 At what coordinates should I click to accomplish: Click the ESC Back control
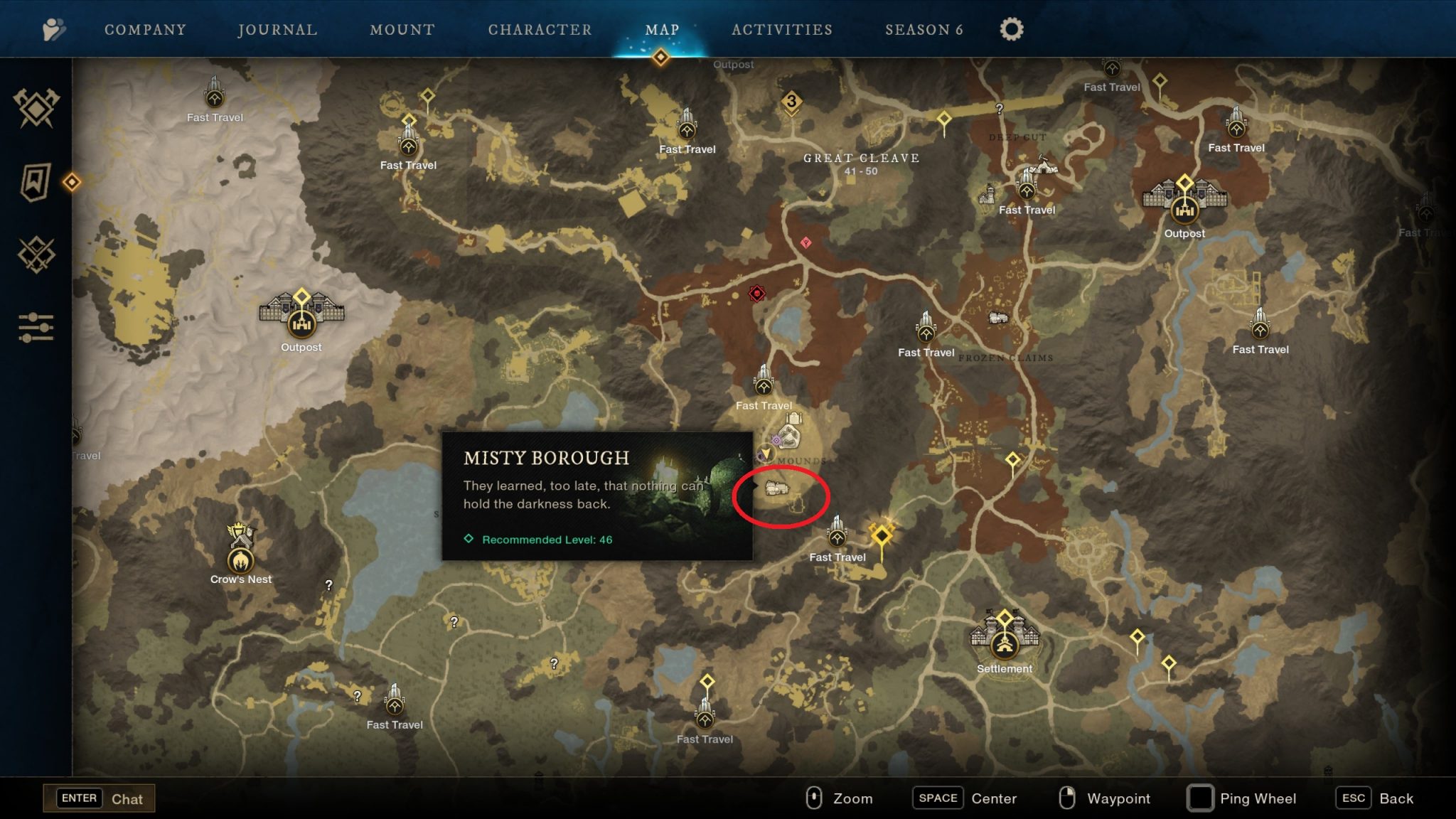(1372, 798)
